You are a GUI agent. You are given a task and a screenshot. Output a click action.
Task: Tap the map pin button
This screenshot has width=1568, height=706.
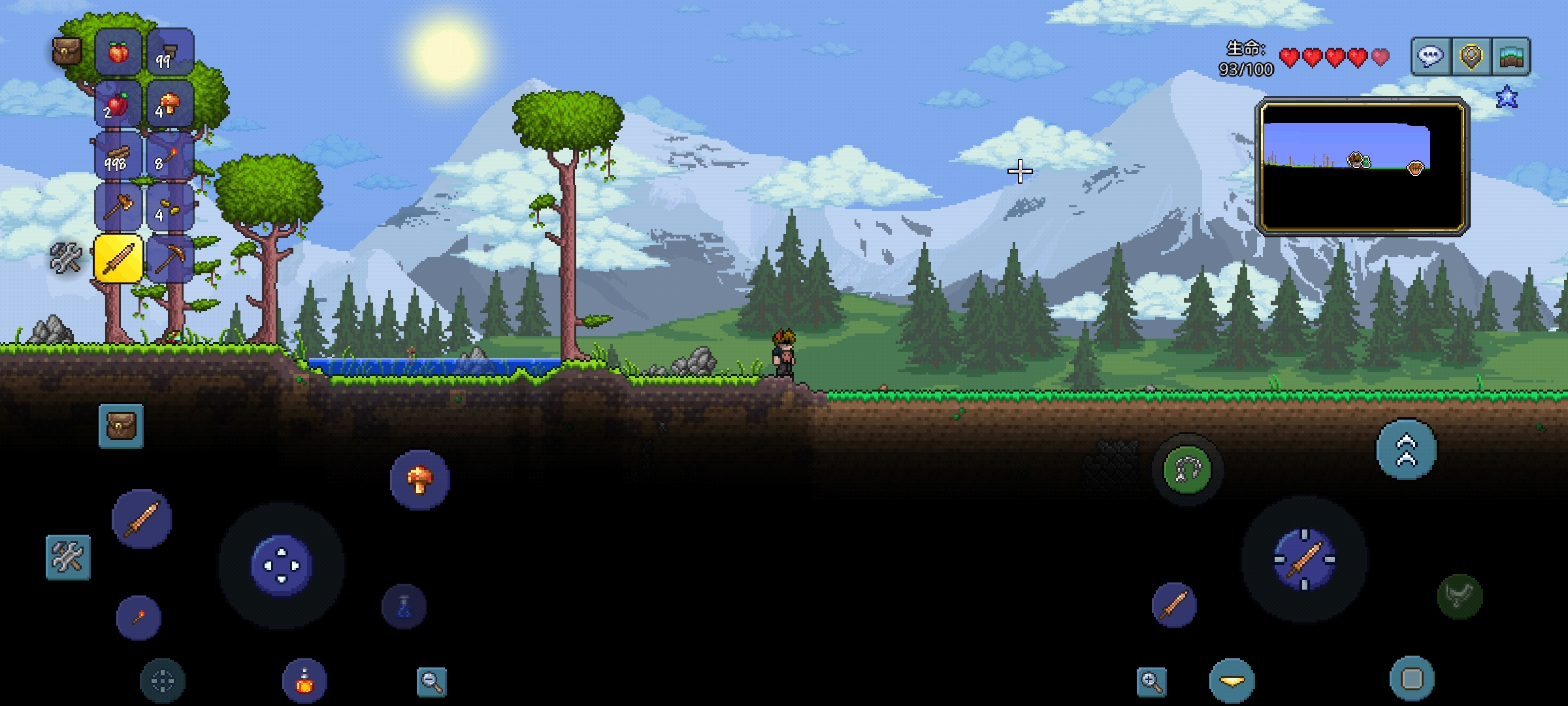[1471, 57]
